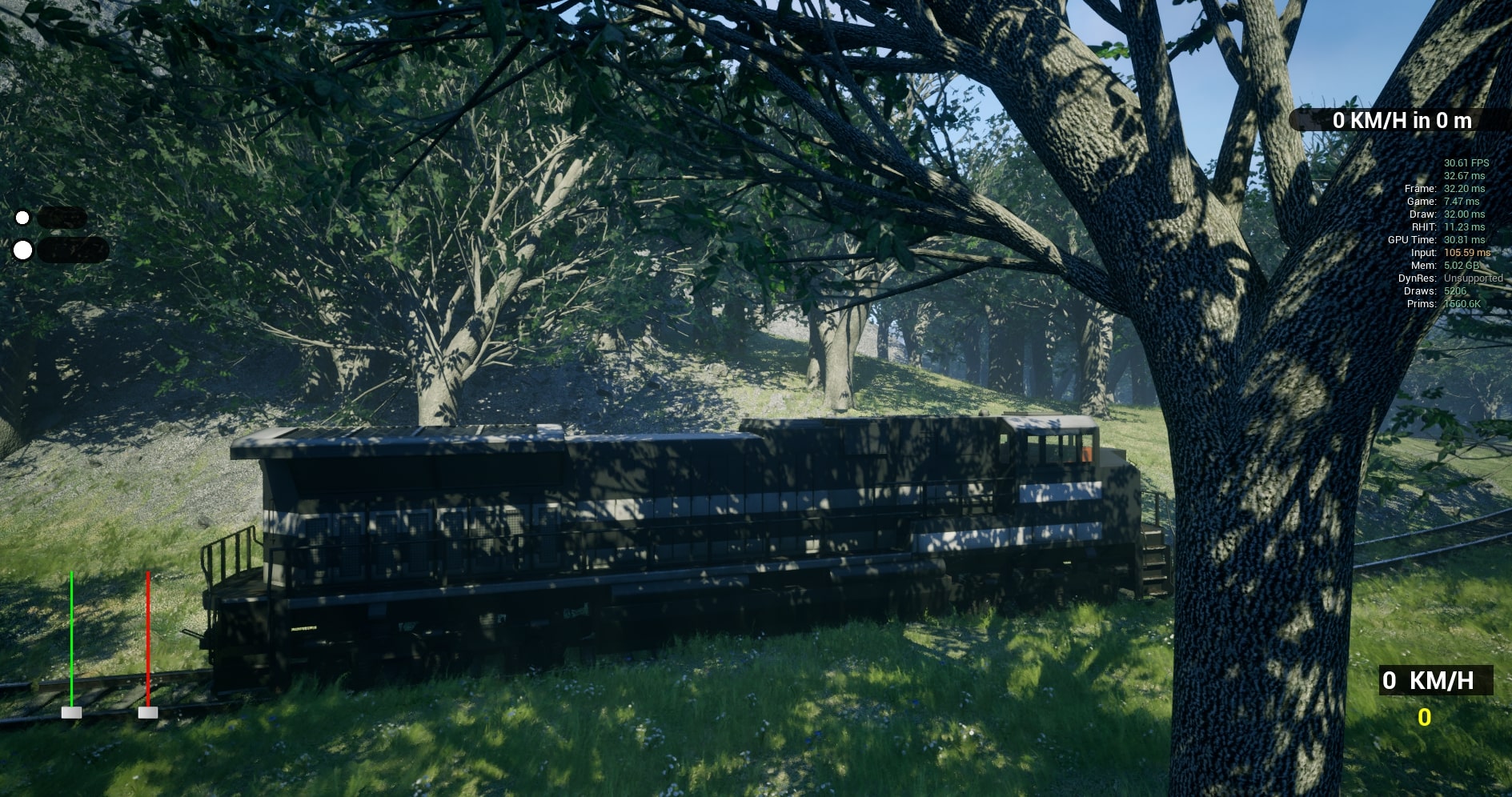
Task: Select the green throttle lever handle
Action: point(73,711)
